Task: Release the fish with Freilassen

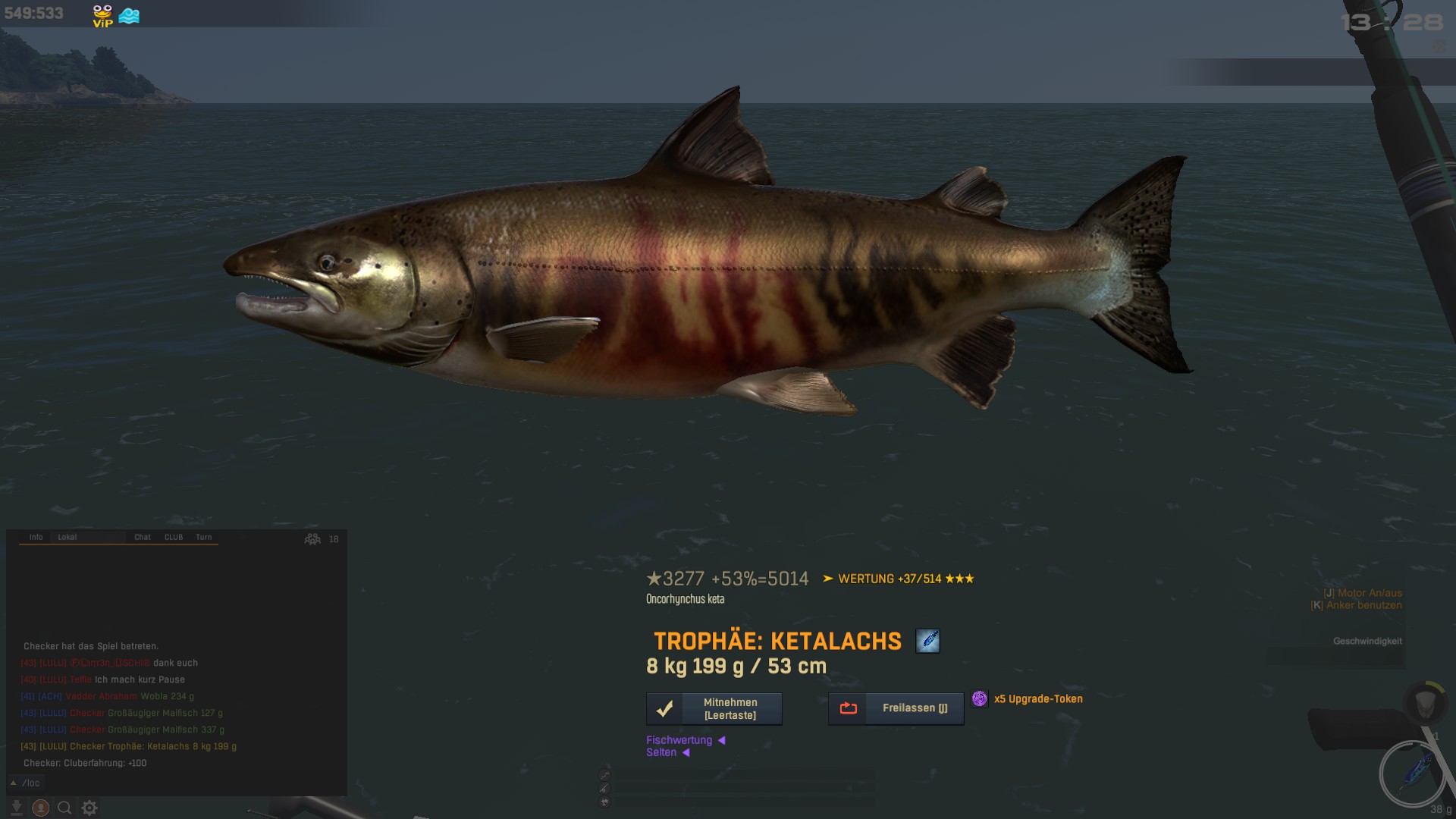Action: 896,708
